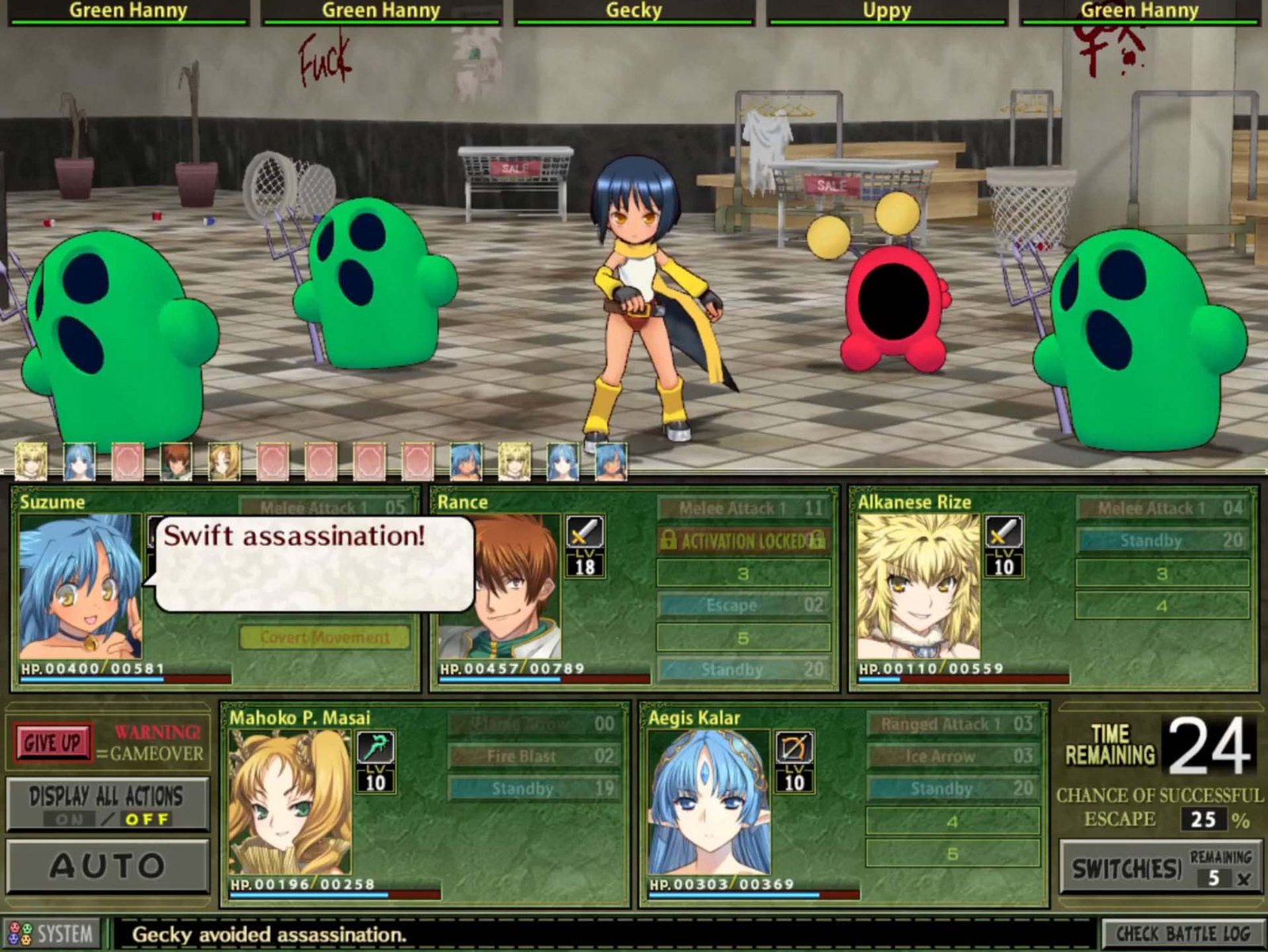Select Aegis Kalar's Ranged Attack 1
Screen dimensions: 1268x952
tap(952, 724)
